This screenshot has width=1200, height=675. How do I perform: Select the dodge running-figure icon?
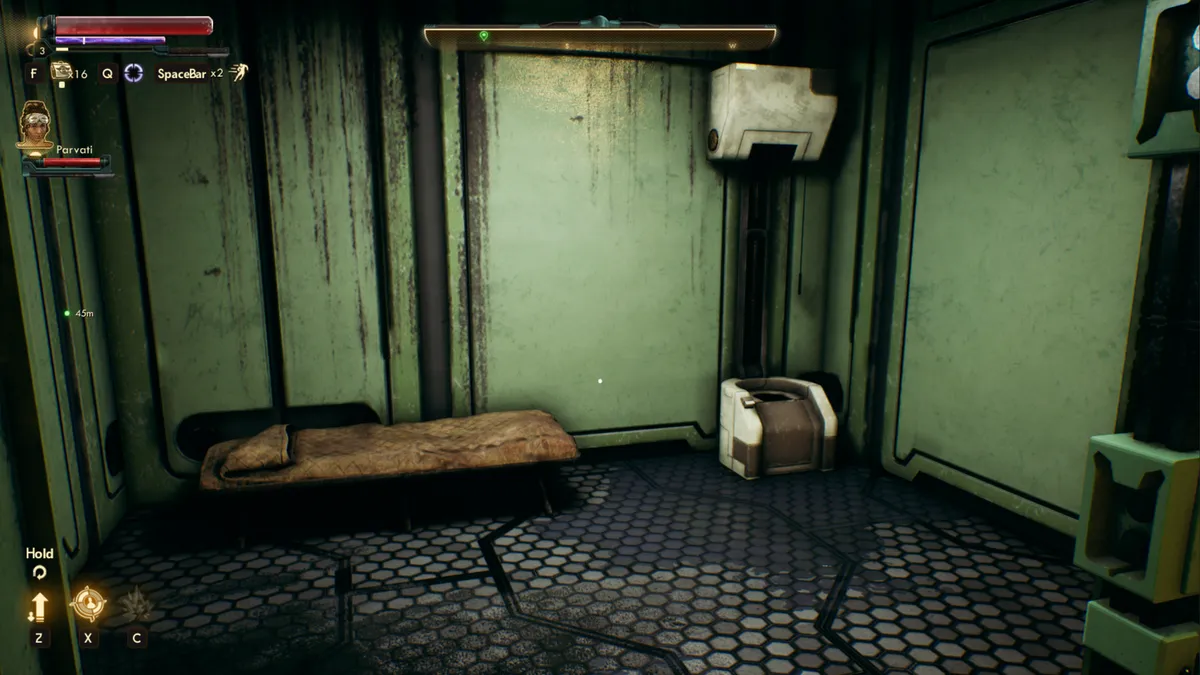[x=238, y=72]
